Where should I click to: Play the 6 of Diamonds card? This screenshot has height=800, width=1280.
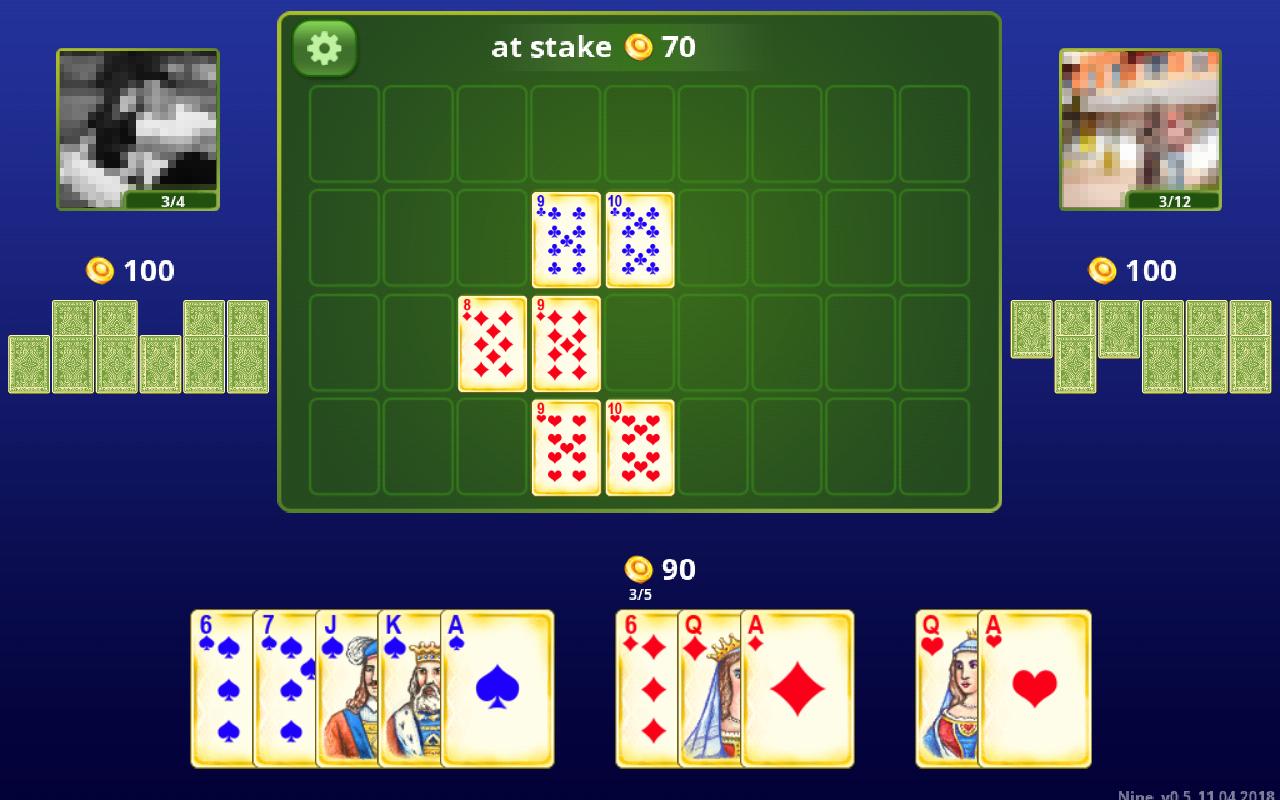(648, 690)
